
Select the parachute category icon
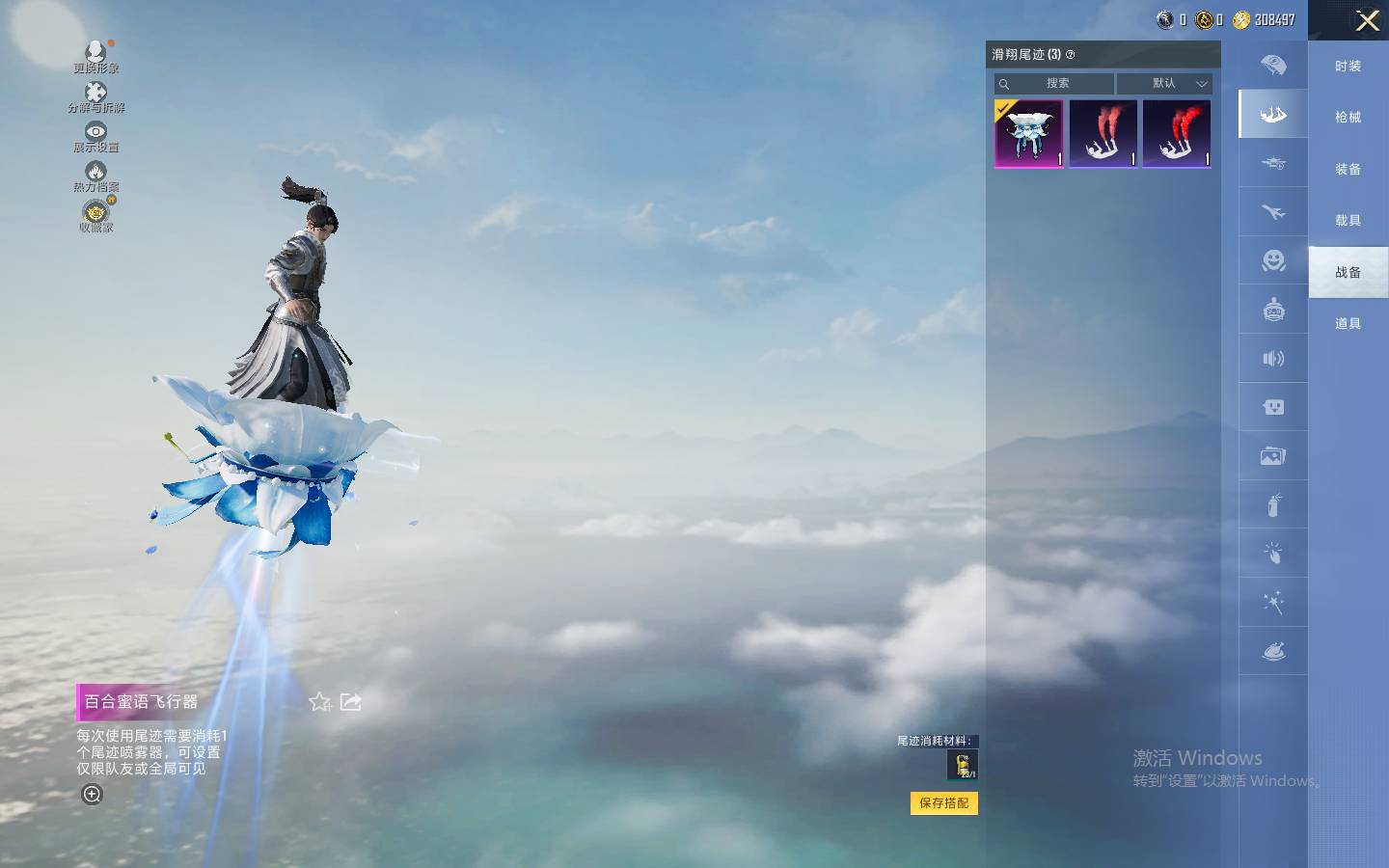[1273, 66]
